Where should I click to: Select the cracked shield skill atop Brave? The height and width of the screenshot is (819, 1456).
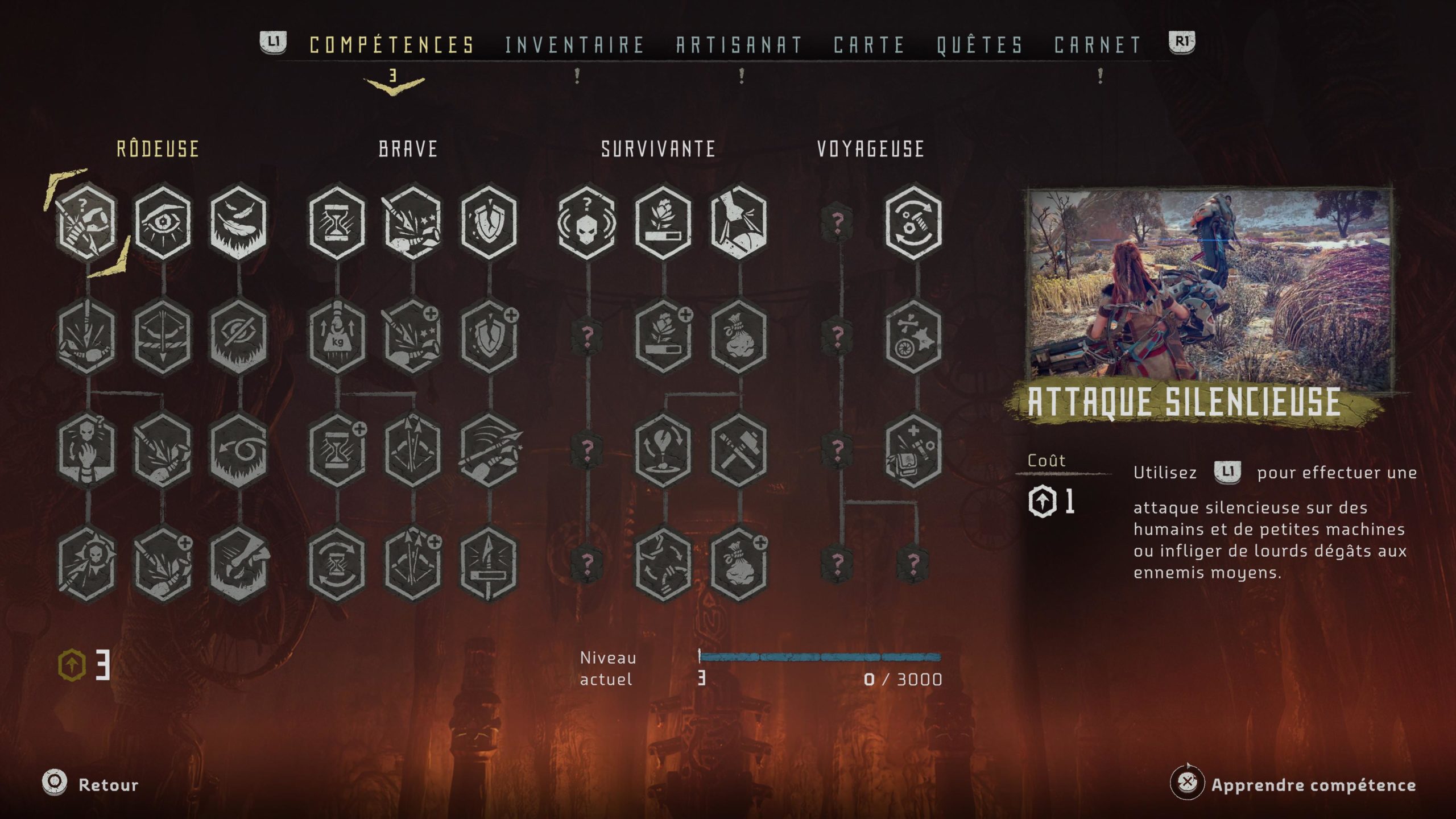(x=489, y=222)
